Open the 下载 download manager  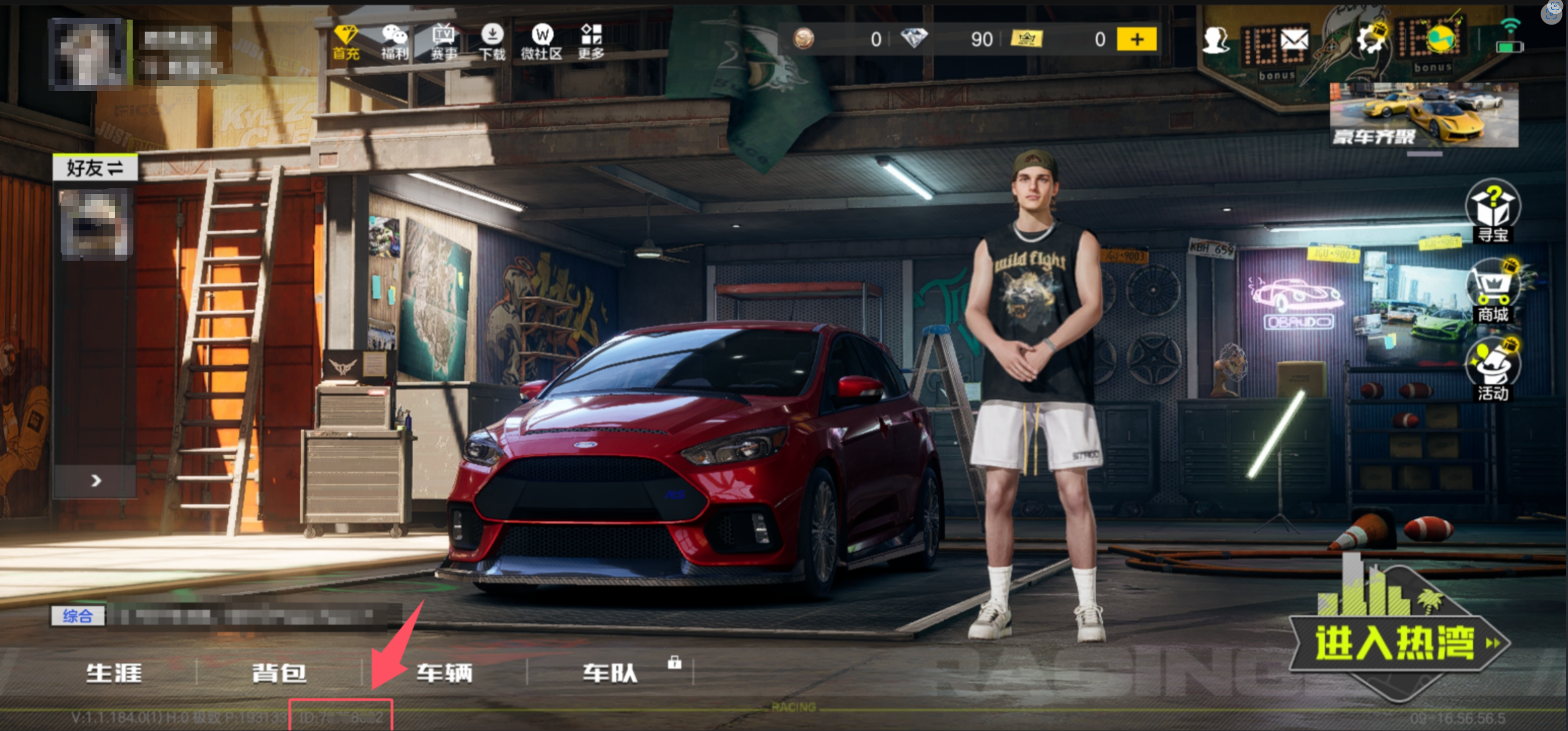492,42
